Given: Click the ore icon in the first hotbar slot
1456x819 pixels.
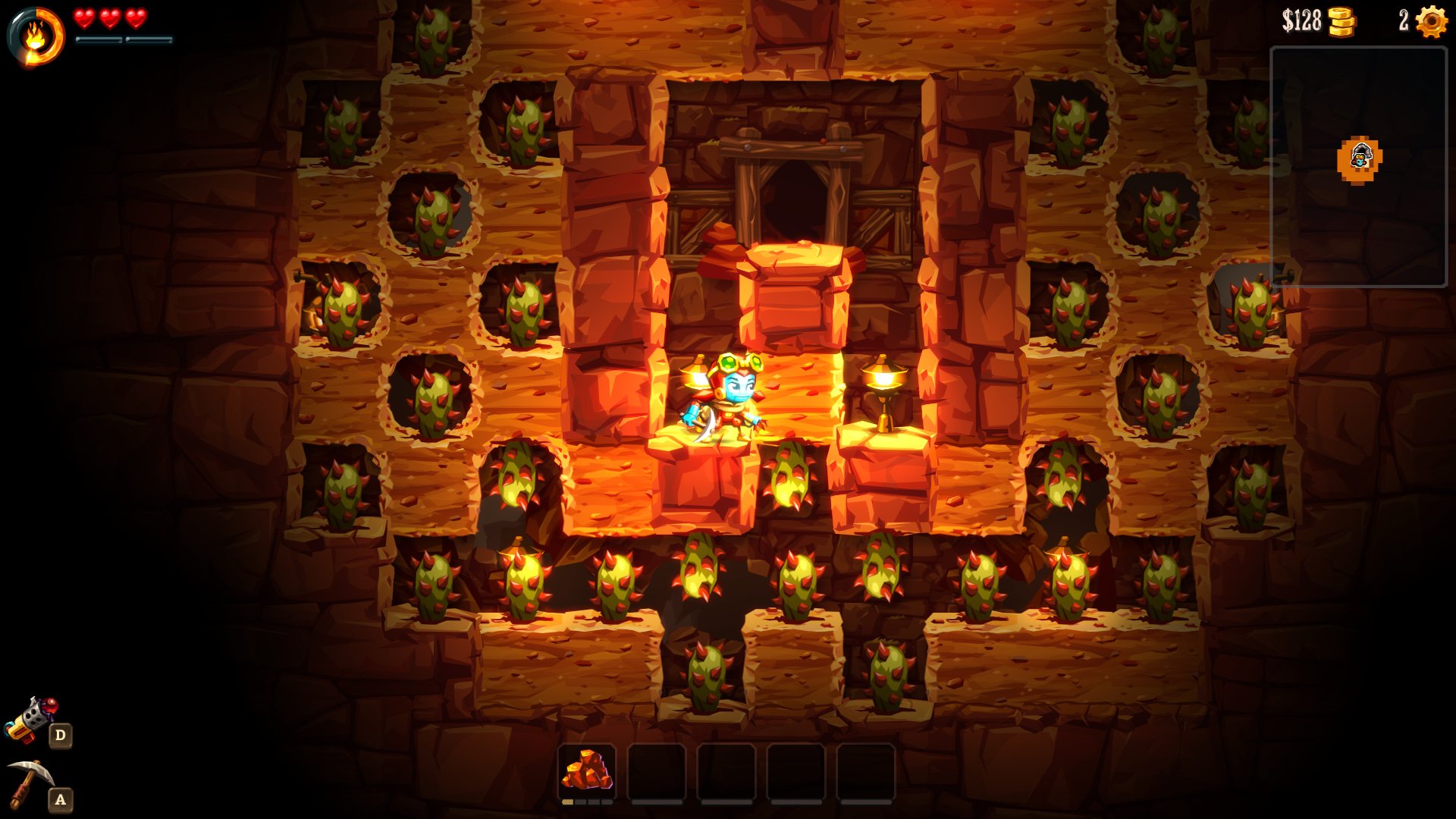Looking at the screenshot, I should click(x=588, y=770).
